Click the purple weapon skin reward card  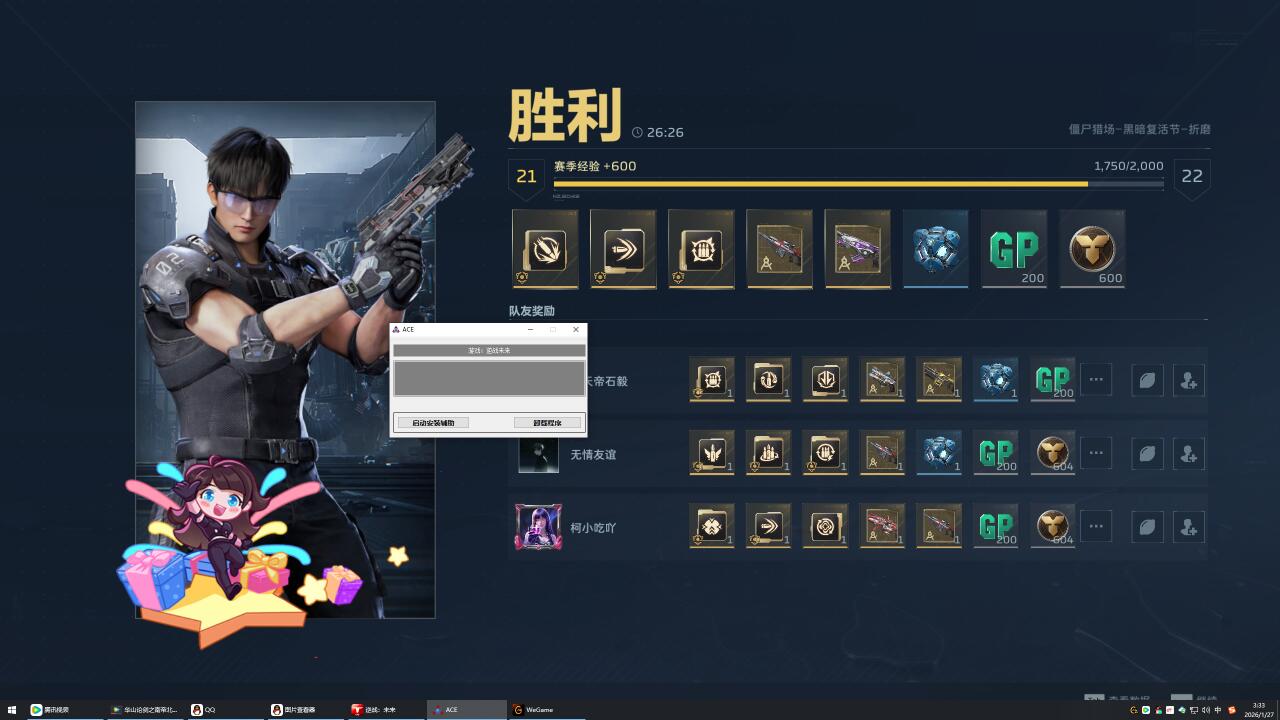click(x=857, y=249)
